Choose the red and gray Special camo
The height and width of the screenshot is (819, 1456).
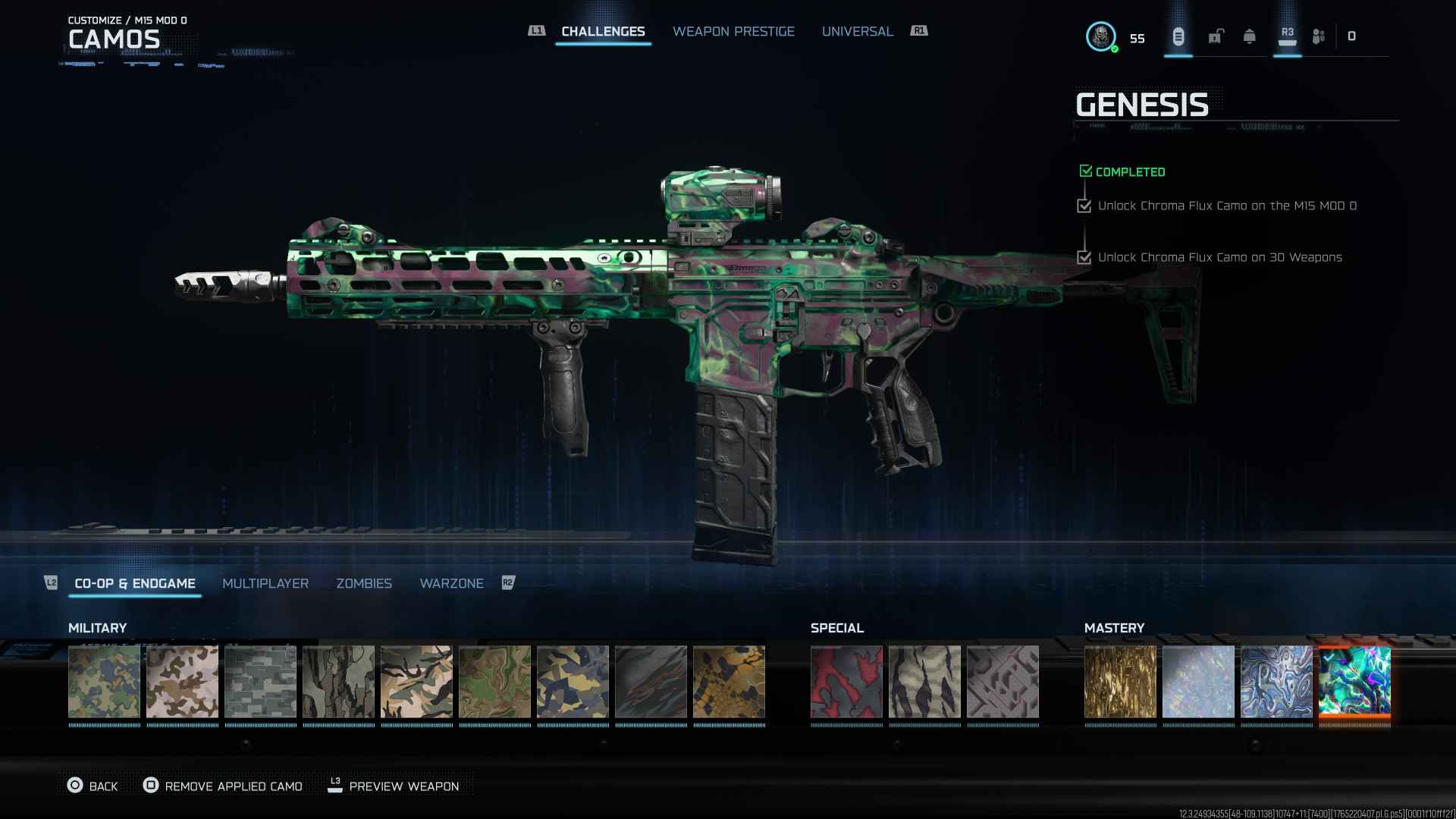[x=846, y=682]
